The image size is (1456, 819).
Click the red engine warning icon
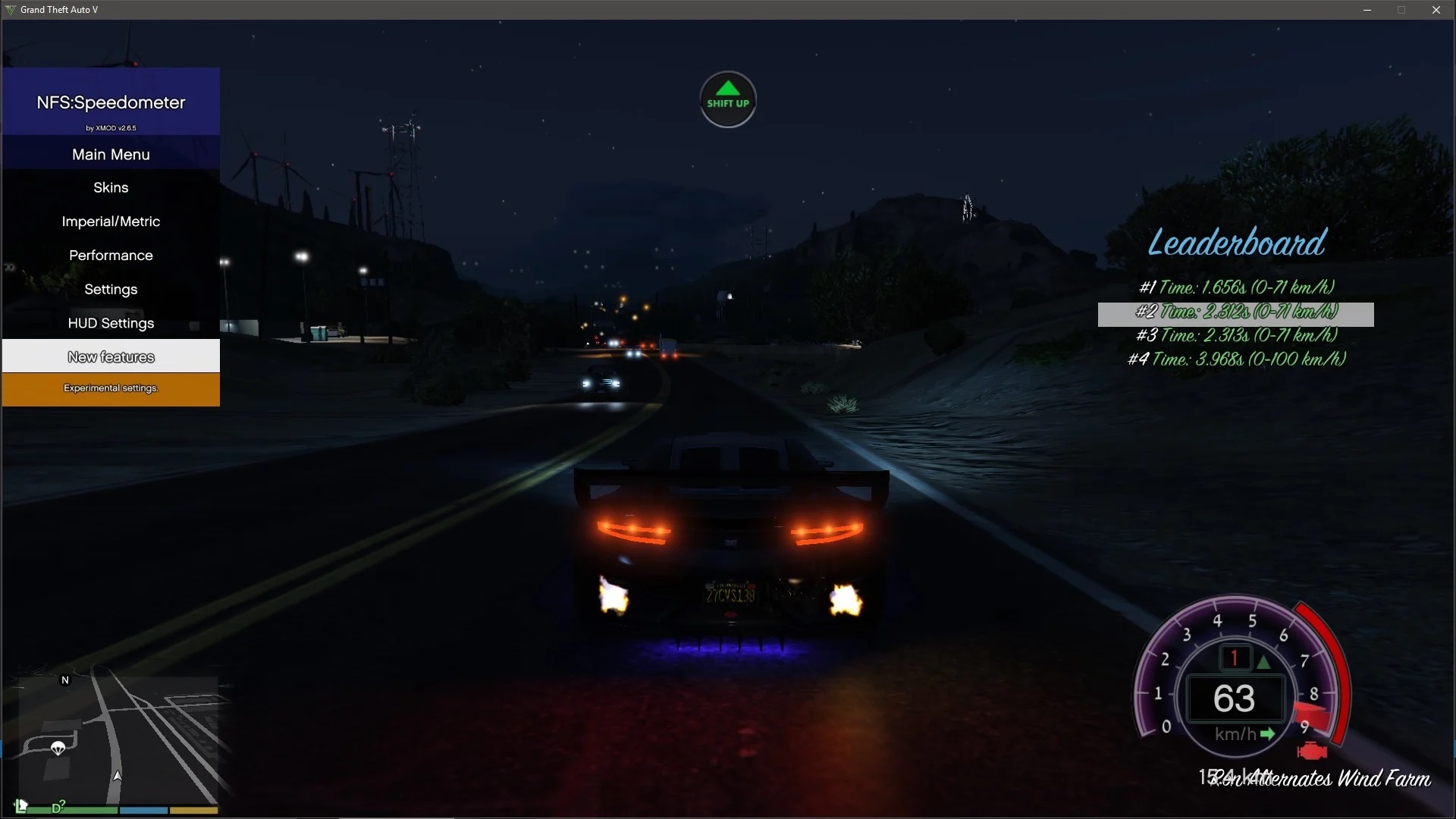pos(1311,752)
